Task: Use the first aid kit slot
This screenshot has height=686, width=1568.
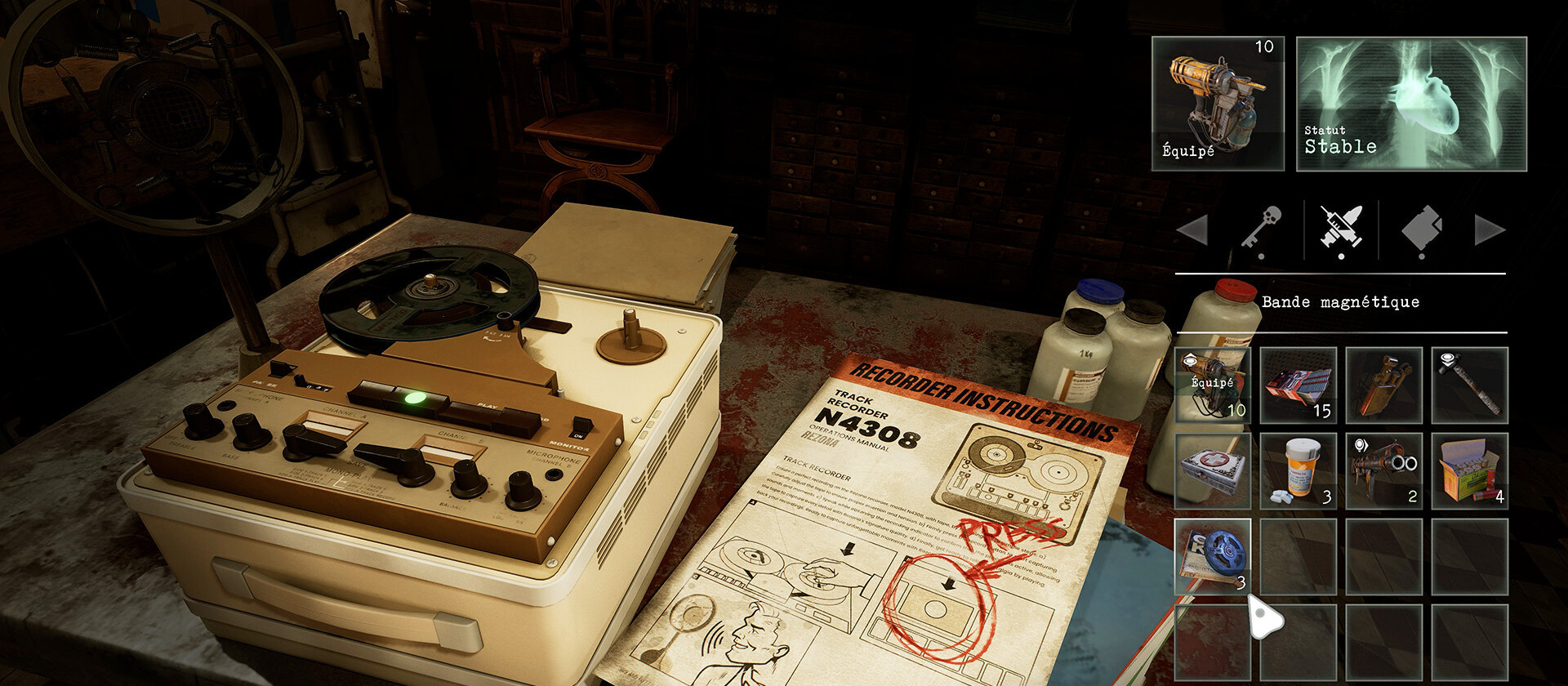Action: [1213, 470]
